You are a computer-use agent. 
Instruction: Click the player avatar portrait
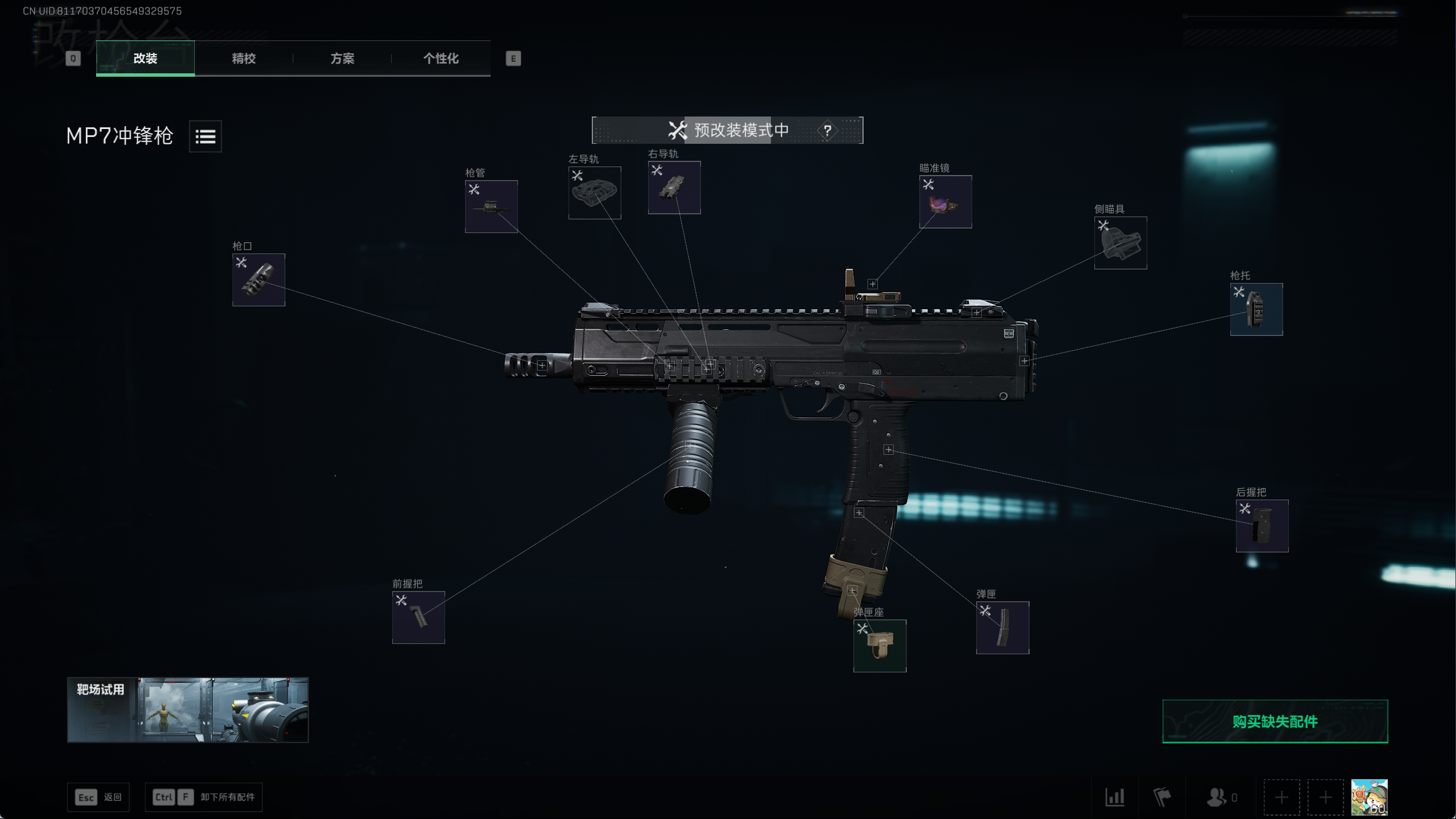[1369, 797]
